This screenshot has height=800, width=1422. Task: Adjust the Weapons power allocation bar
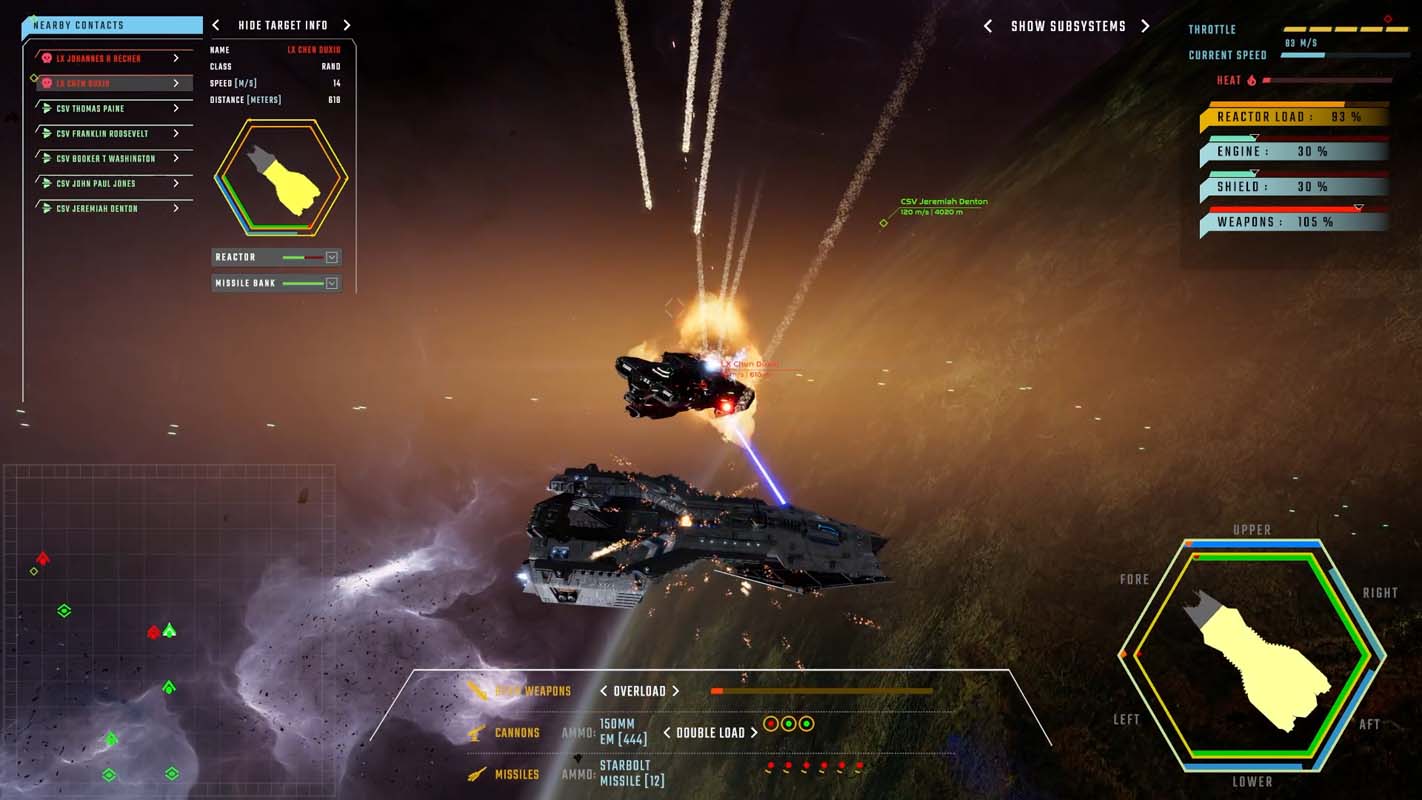click(x=1297, y=222)
